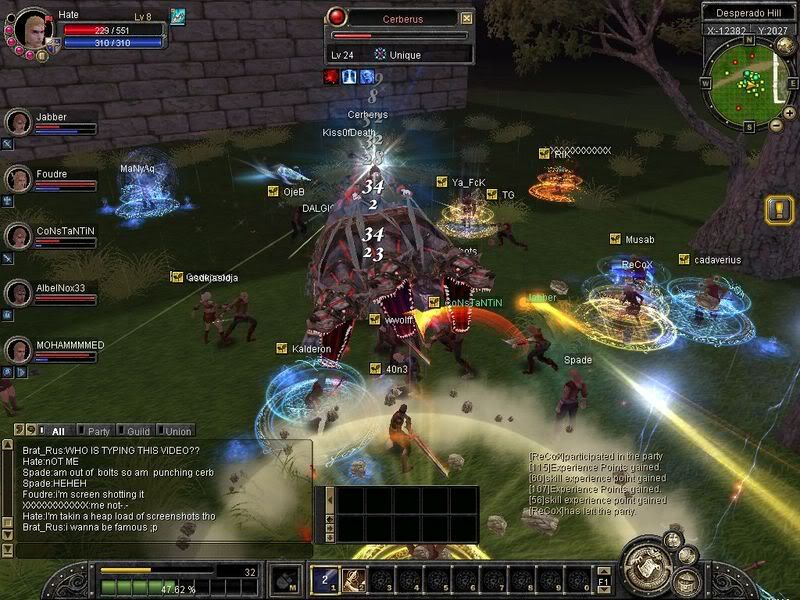Switch chat to the Union tab

(178, 431)
